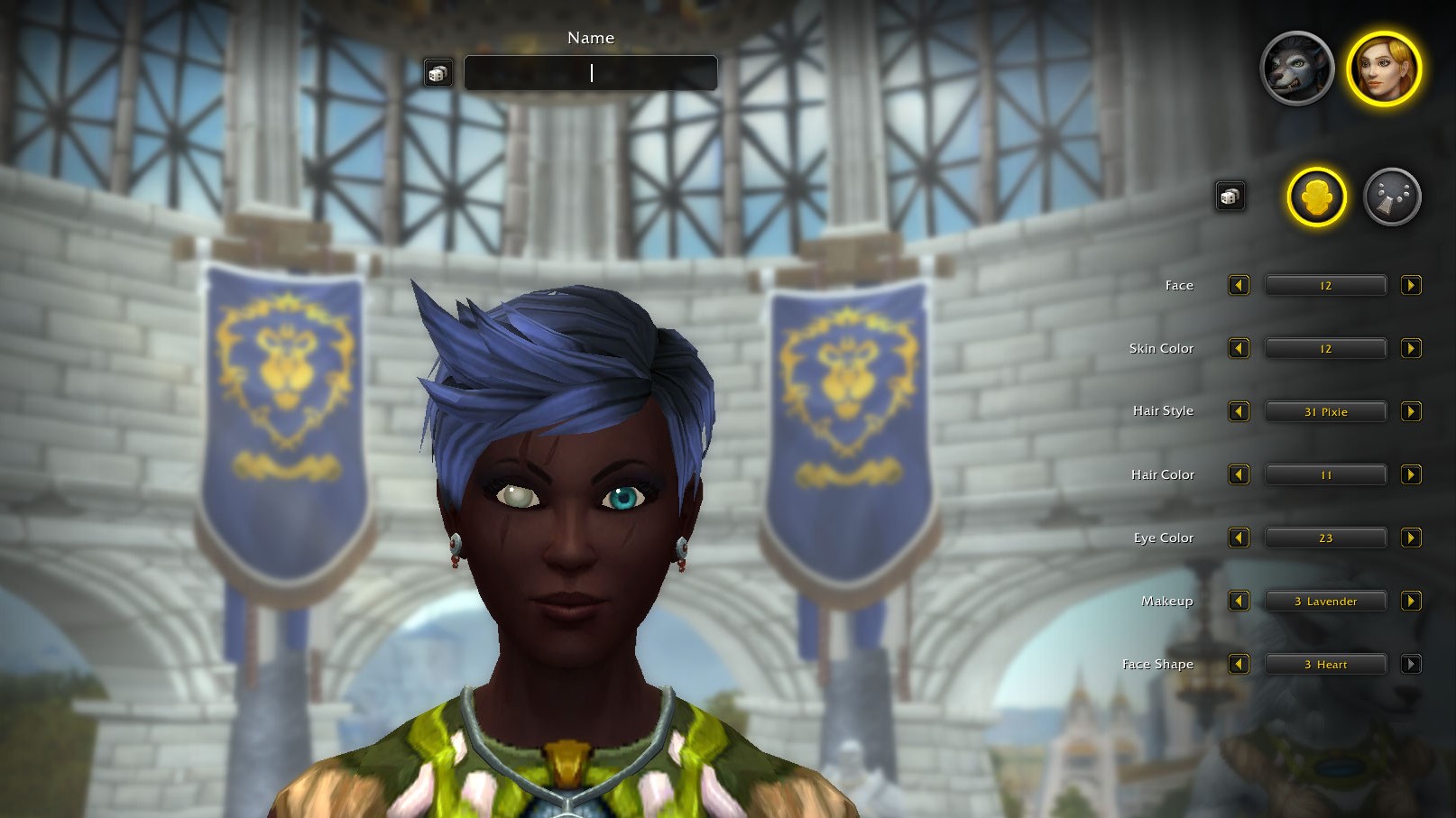Advance Face Shape to the next option
The width and height of the screenshot is (1456, 818).
pos(1412,664)
